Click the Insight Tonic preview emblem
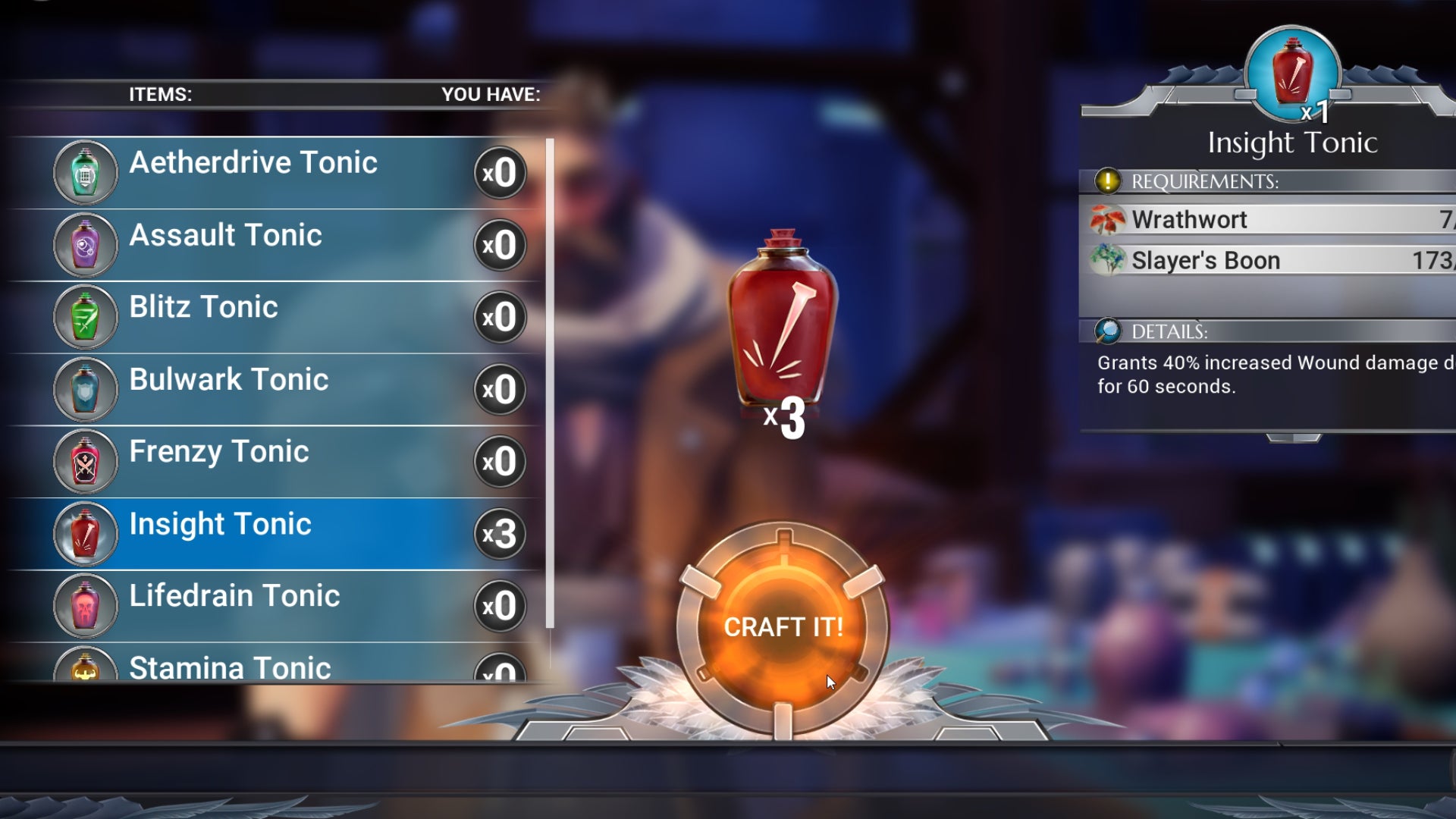1456x819 pixels. coord(1291,72)
